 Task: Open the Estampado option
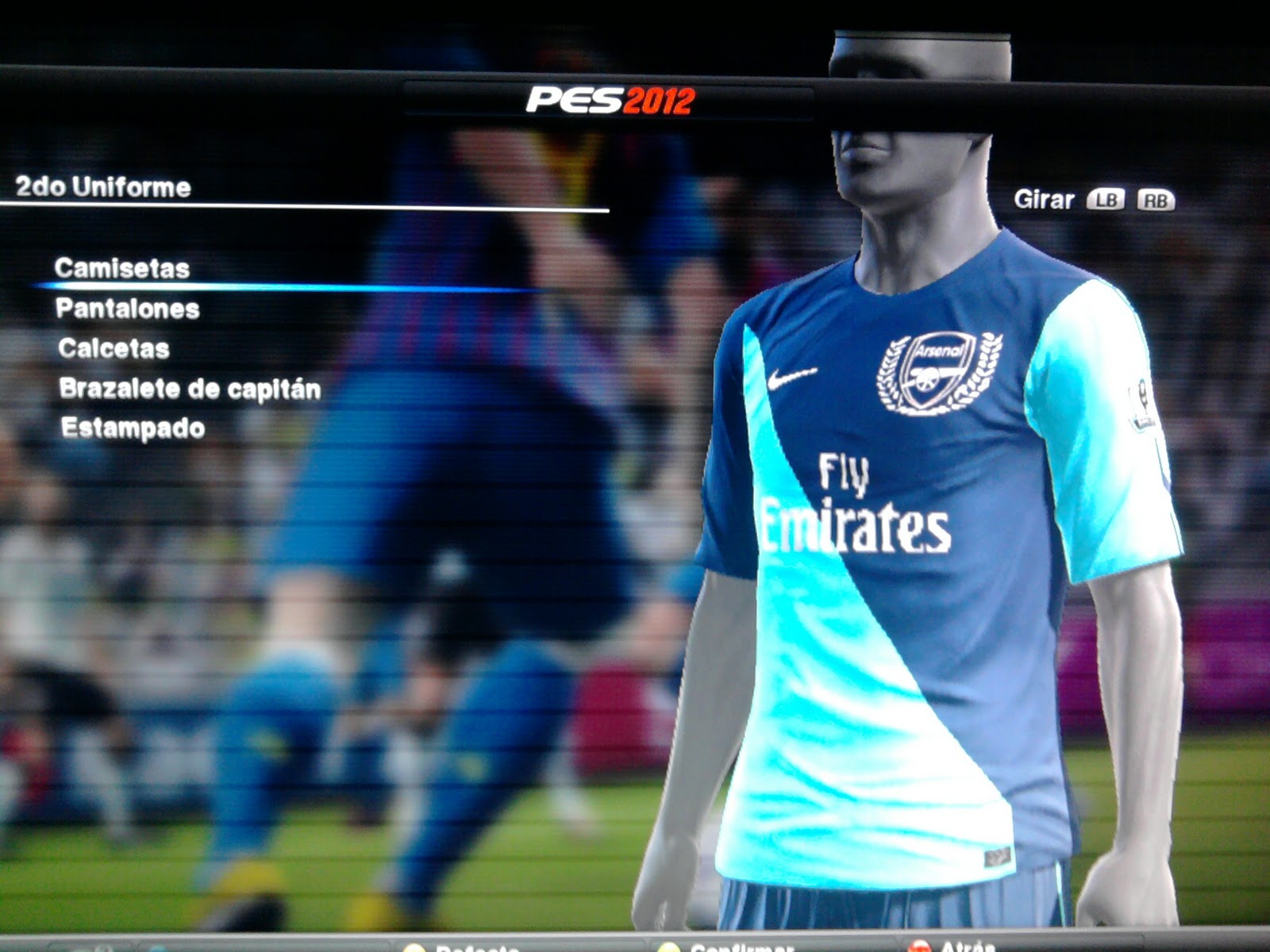pyautogui.click(x=133, y=428)
